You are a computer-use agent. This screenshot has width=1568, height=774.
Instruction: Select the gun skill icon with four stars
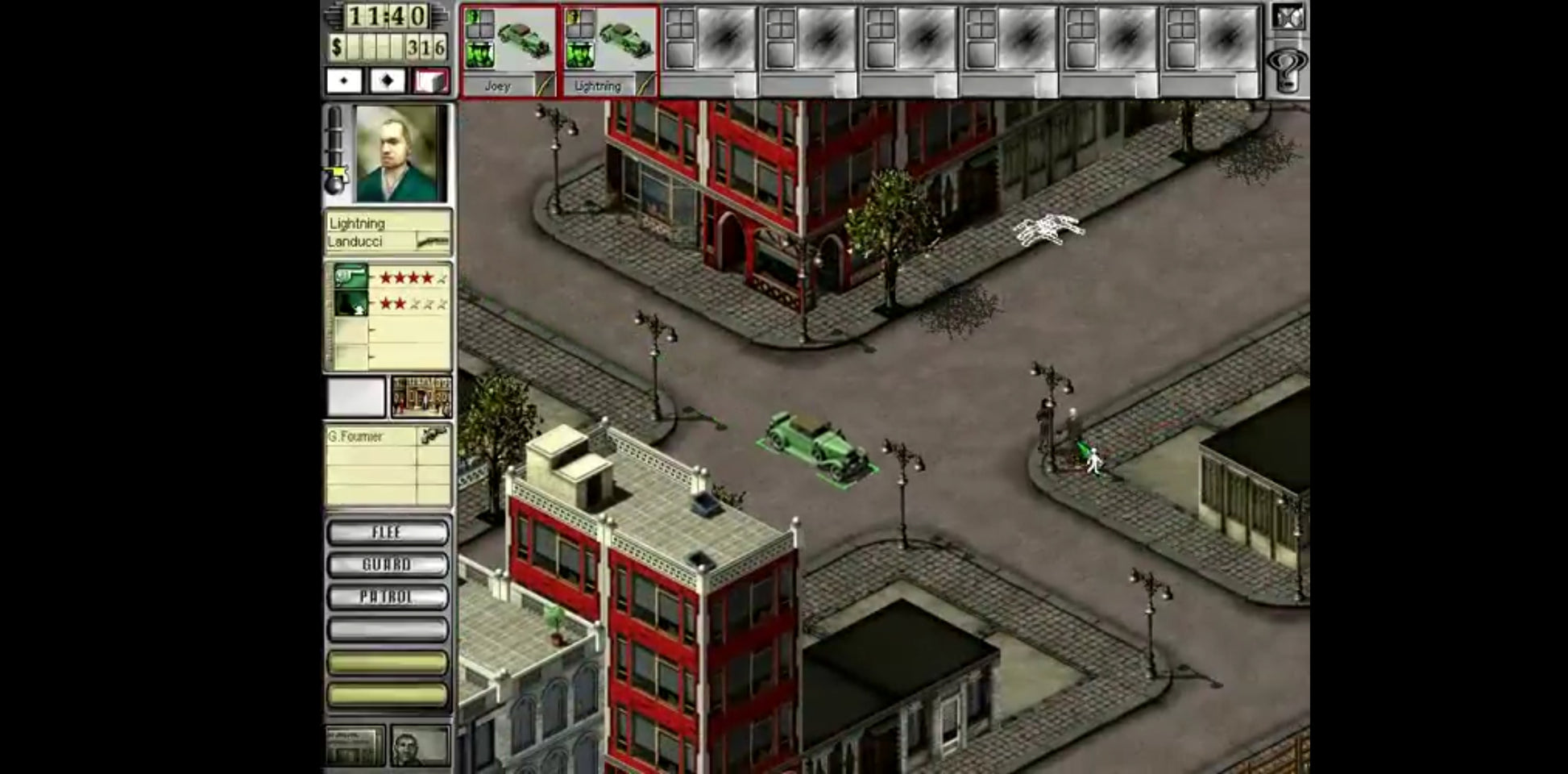click(x=351, y=277)
